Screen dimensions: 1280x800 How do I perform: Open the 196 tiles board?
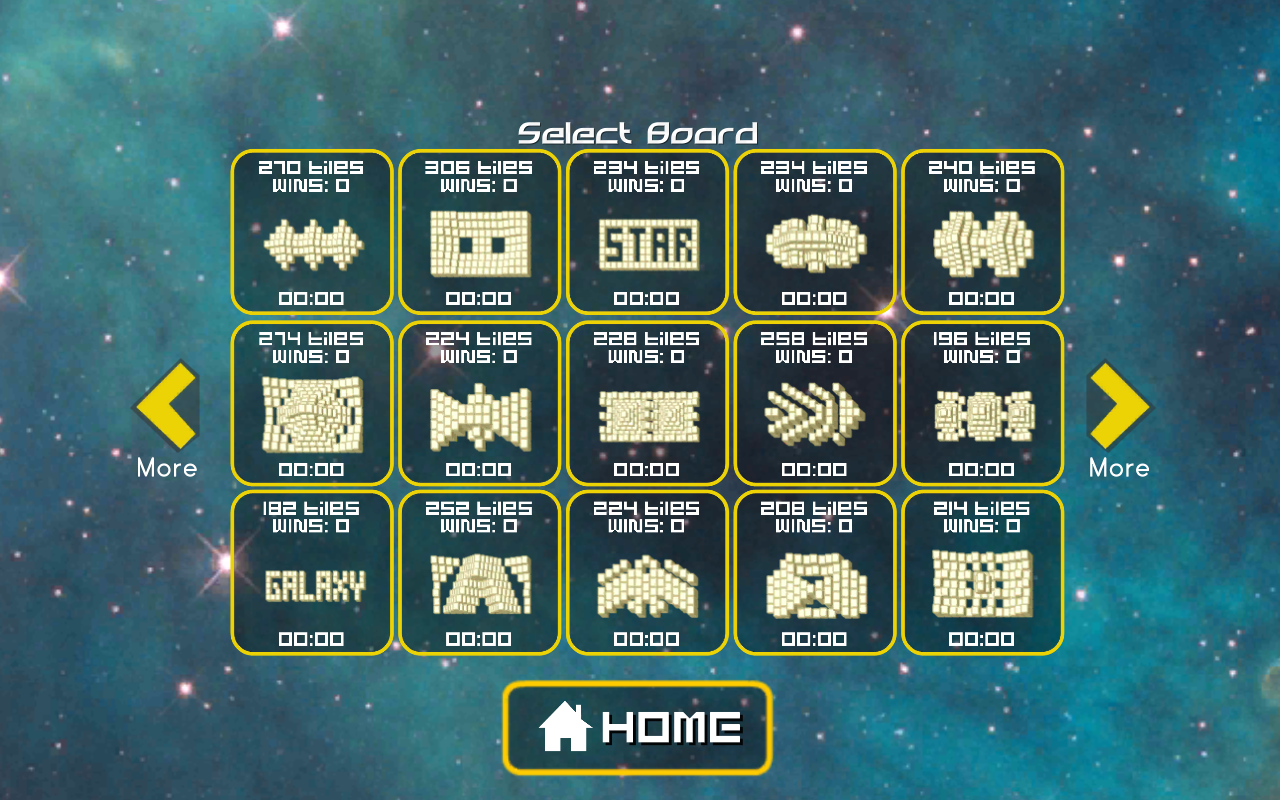tap(982, 405)
